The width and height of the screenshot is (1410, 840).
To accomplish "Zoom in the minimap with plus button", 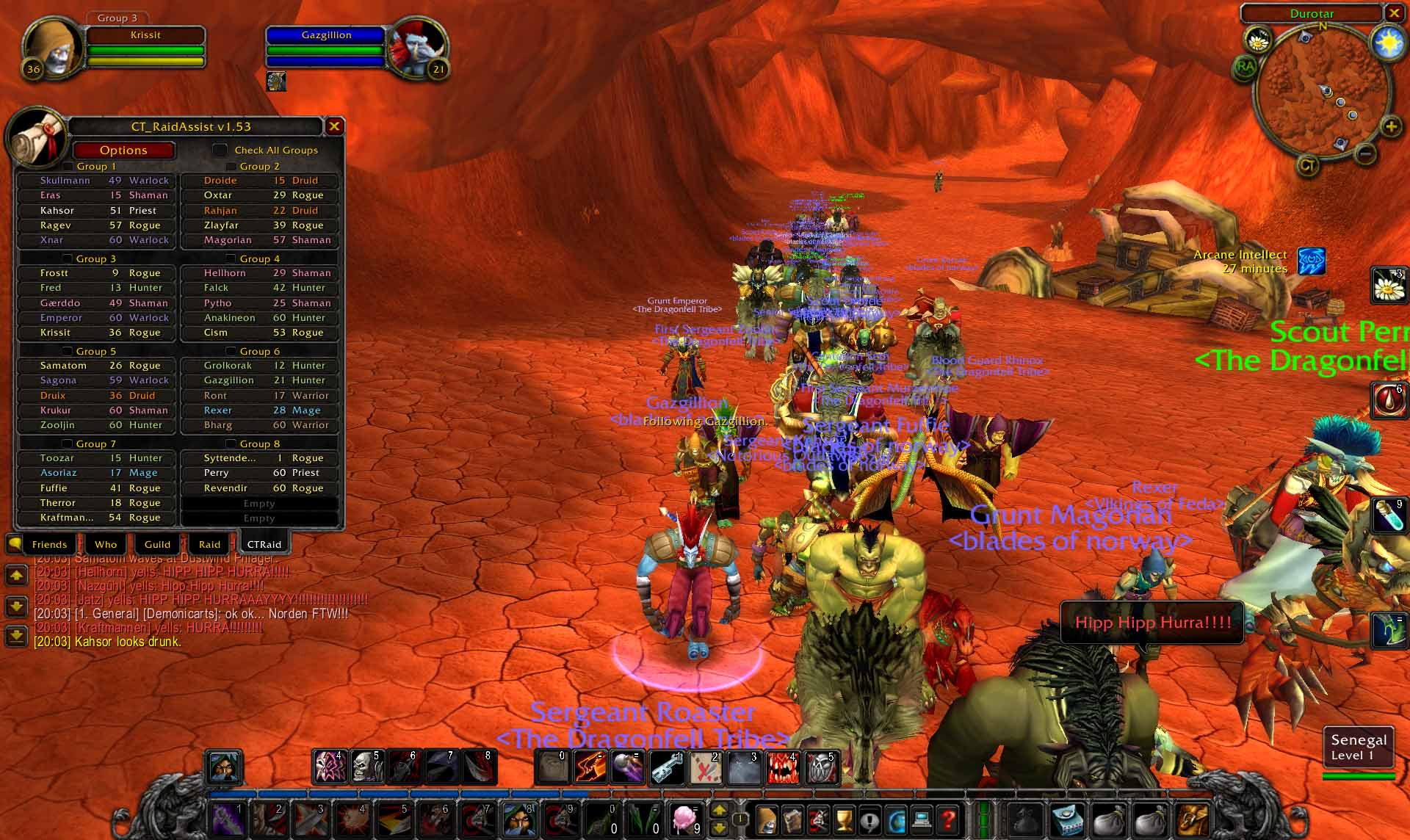I will [x=1391, y=127].
